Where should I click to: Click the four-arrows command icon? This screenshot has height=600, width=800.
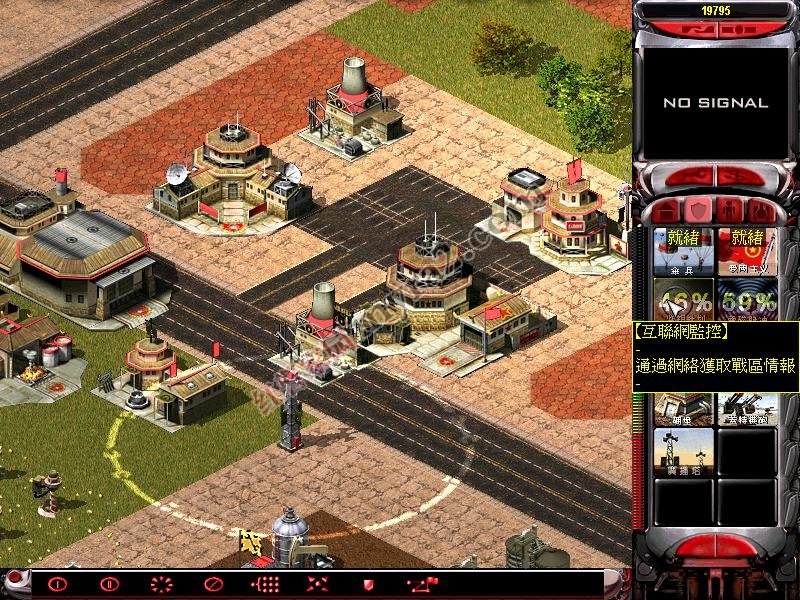317,584
